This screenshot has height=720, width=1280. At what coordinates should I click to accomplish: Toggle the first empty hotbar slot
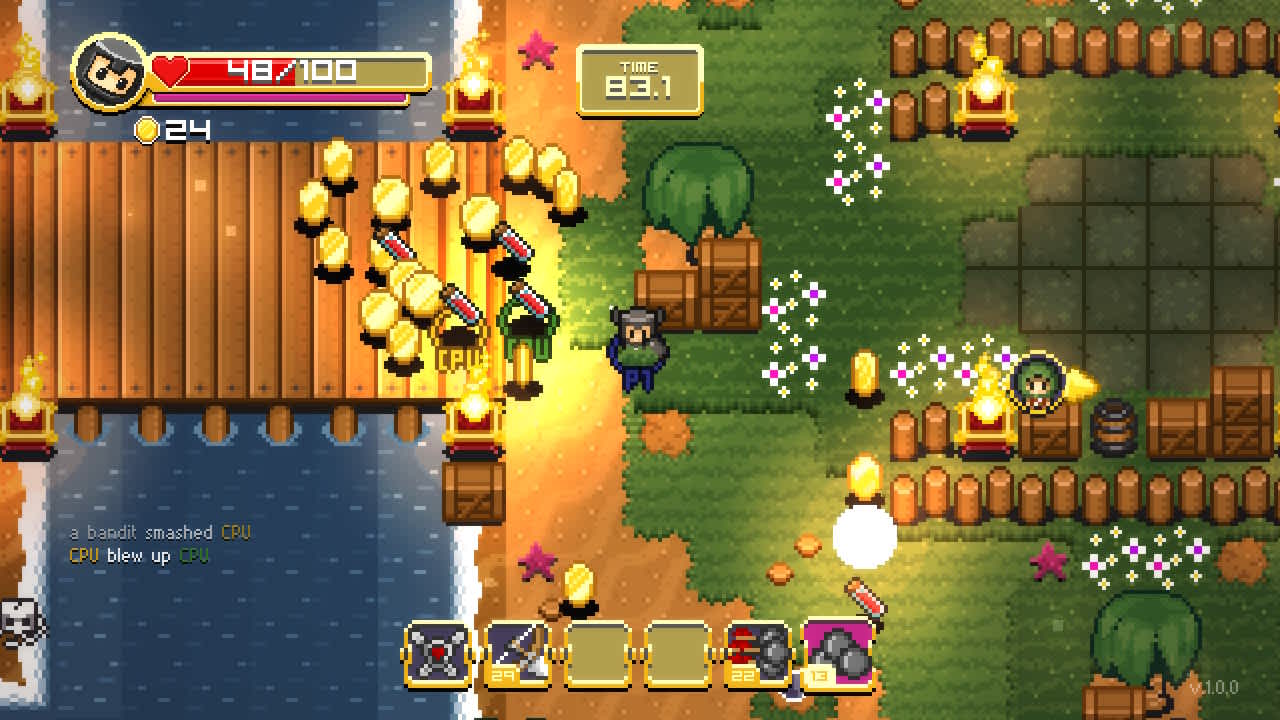[597, 655]
